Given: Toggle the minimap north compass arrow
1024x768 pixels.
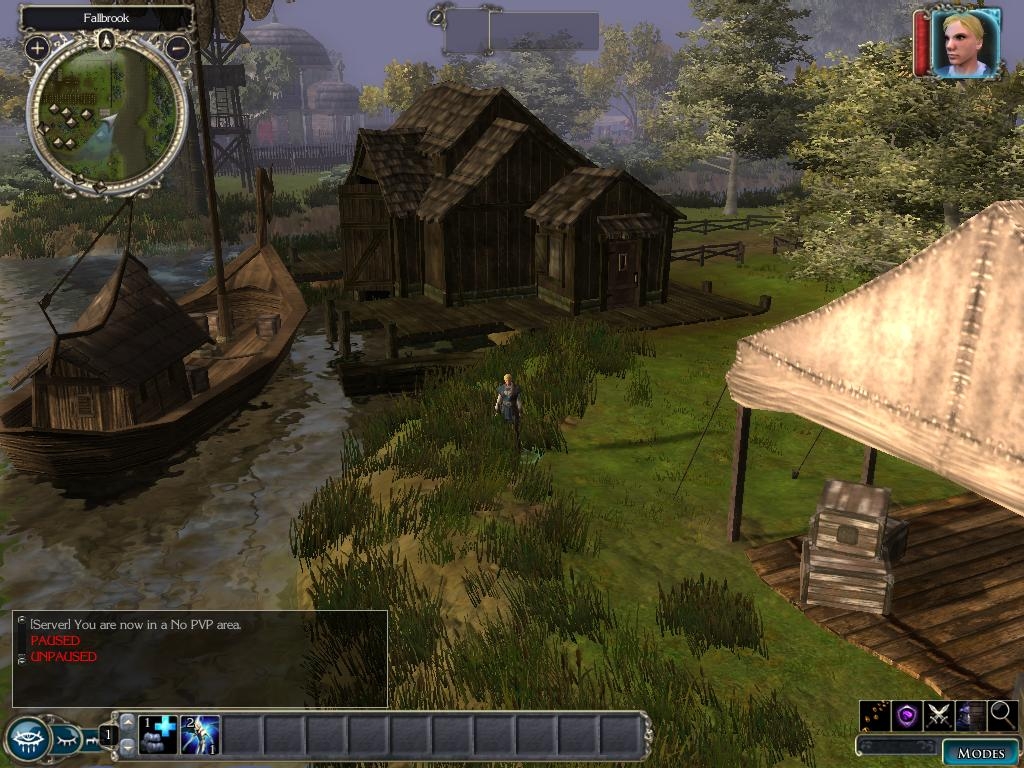Looking at the screenshot, I should [107, 40].
